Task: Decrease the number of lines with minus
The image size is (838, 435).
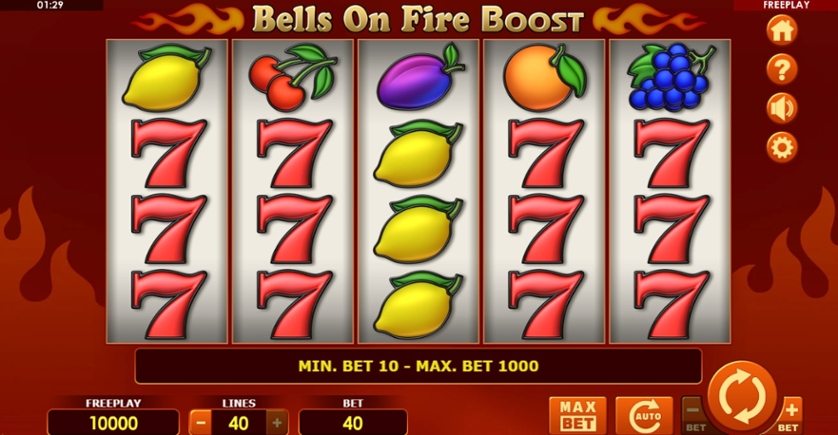Action: (200, 422)
